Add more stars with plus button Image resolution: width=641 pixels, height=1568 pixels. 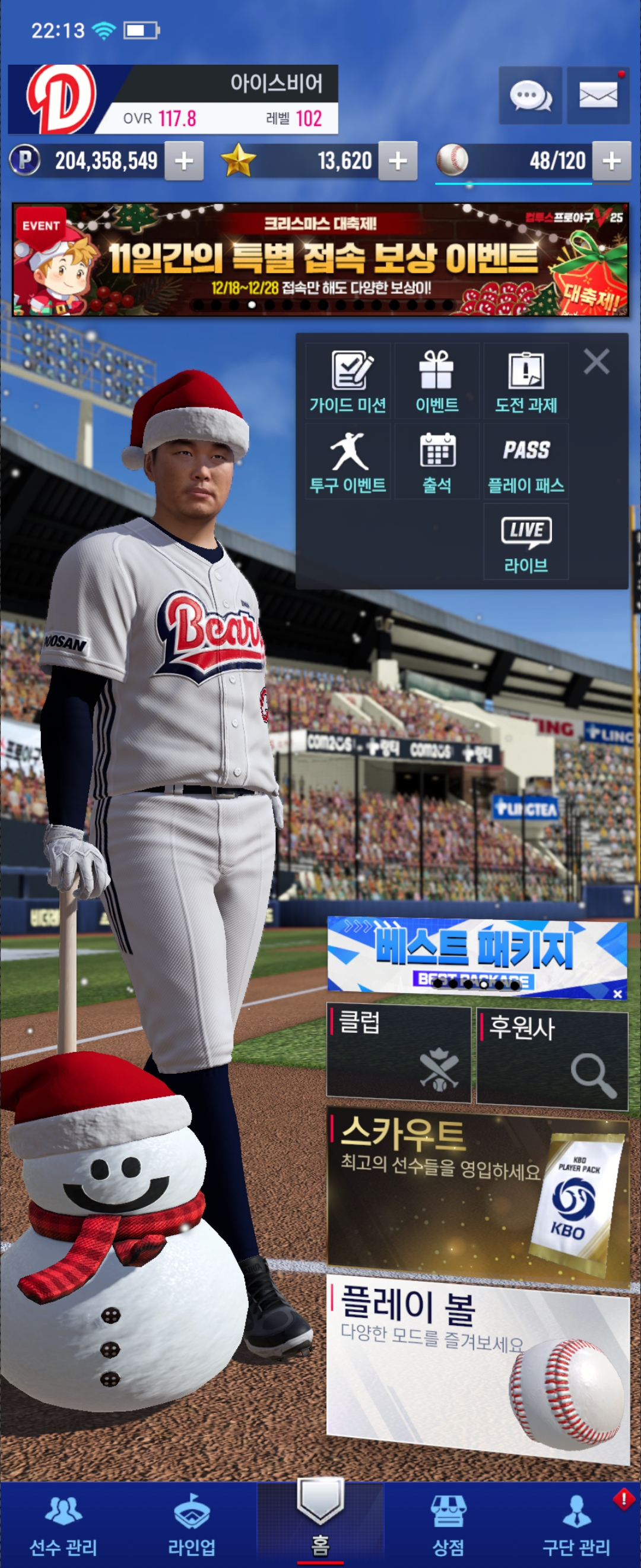pyautogui.click(x=398, y=162)
